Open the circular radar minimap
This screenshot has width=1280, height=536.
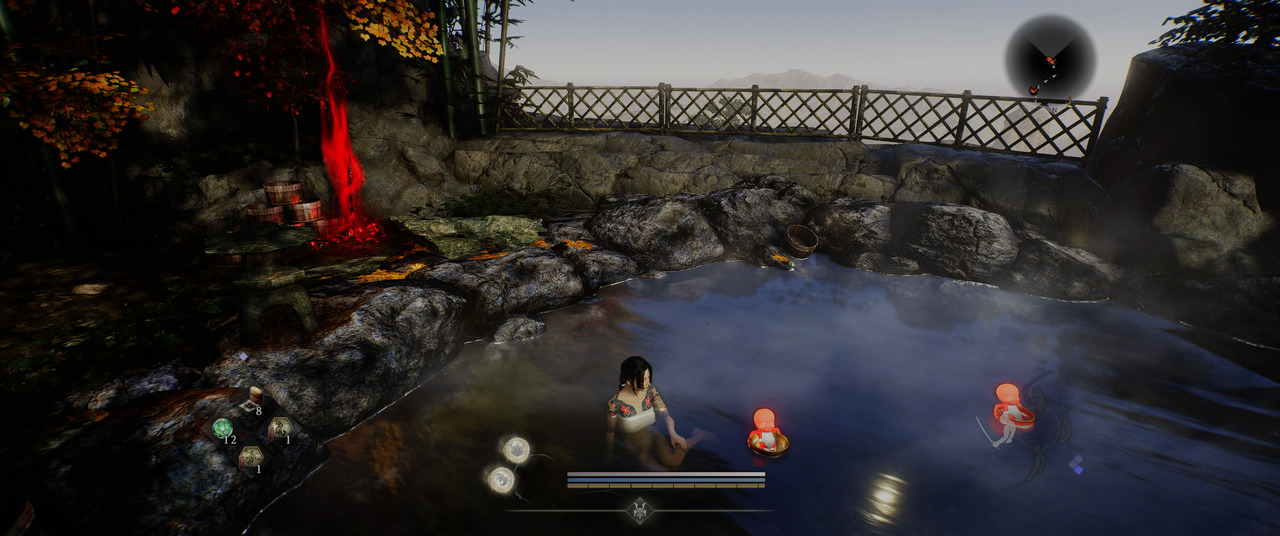[1050, 57]
